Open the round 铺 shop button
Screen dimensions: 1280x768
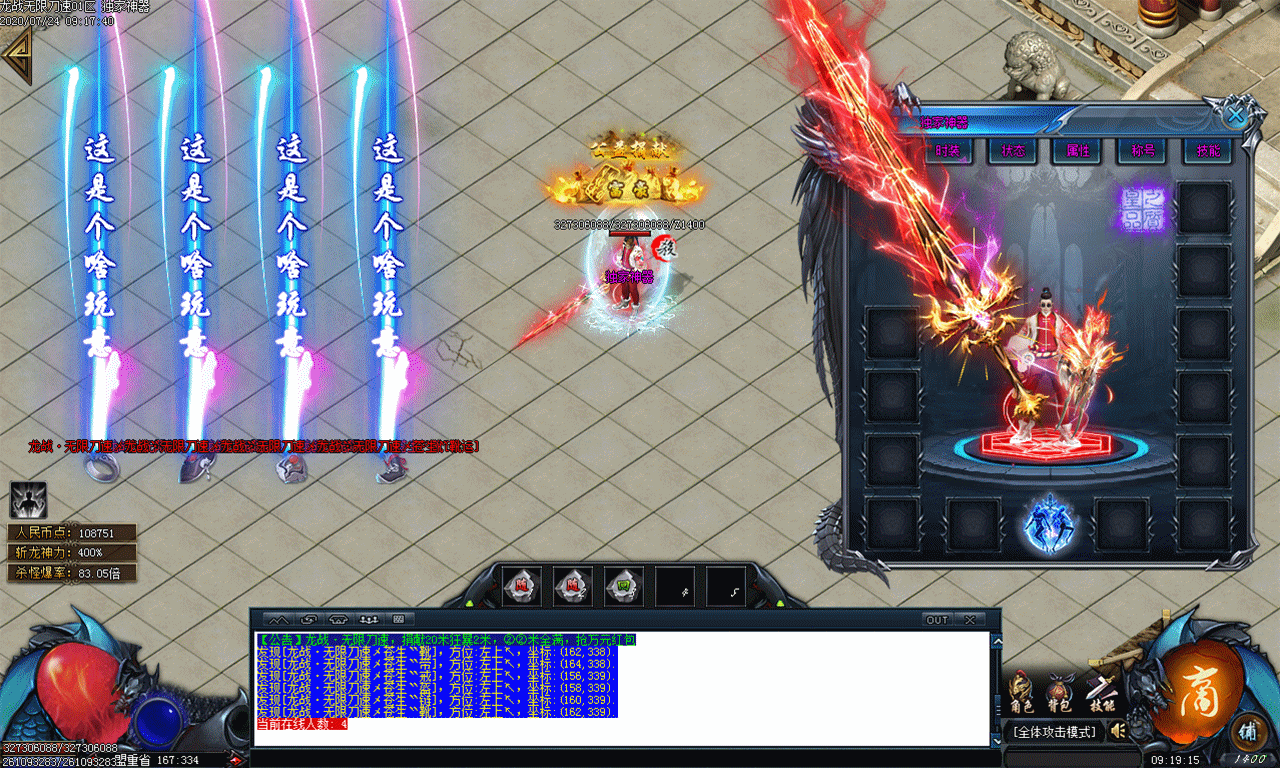tap(1247, 730)
